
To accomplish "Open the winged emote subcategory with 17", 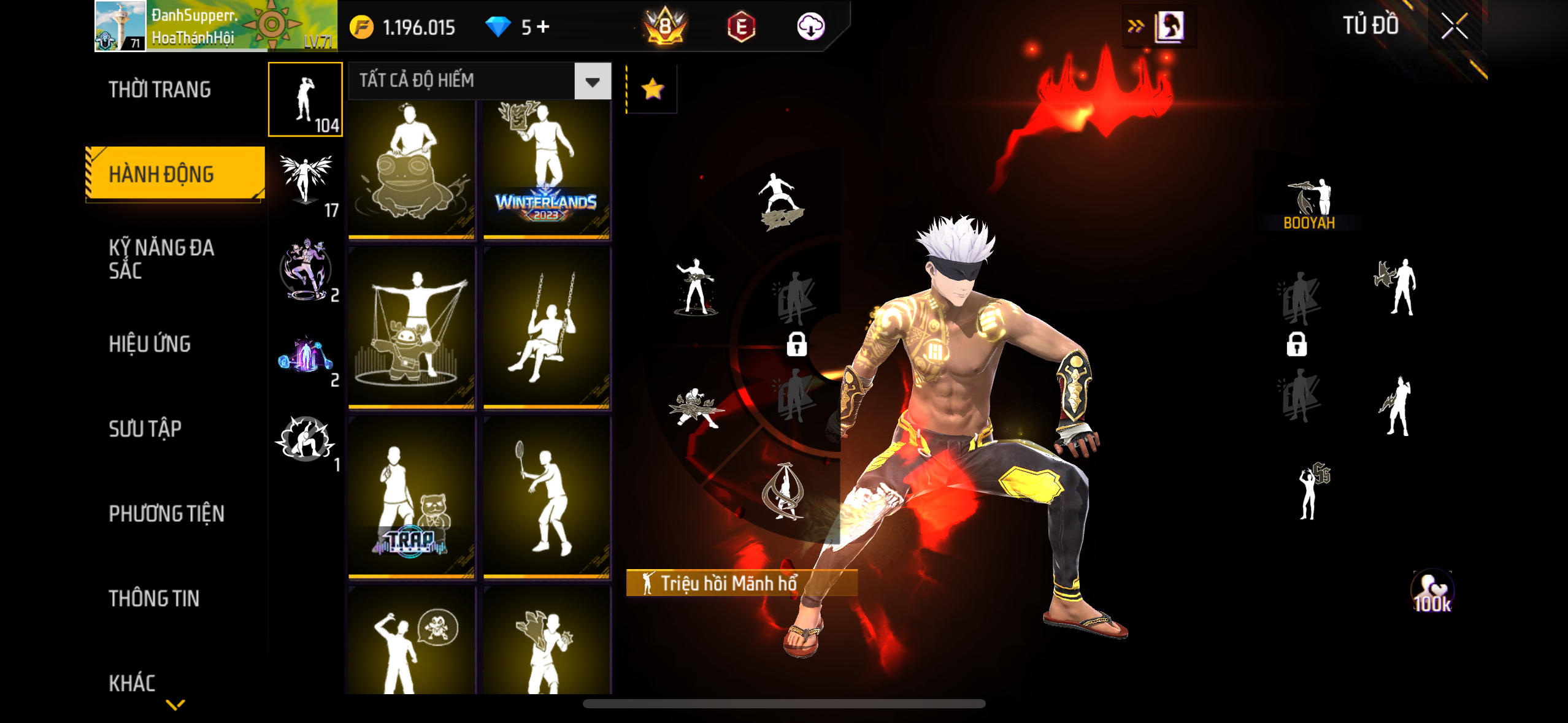I will coord(306,184).
